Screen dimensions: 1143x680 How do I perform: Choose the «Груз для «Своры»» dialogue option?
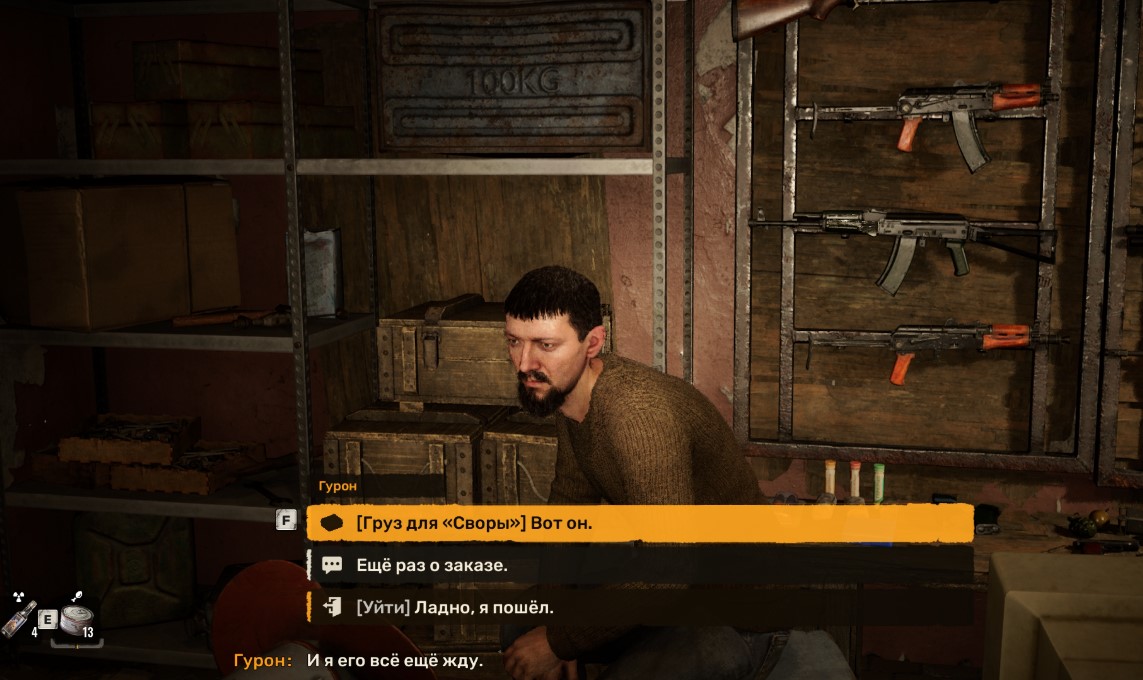639,523
